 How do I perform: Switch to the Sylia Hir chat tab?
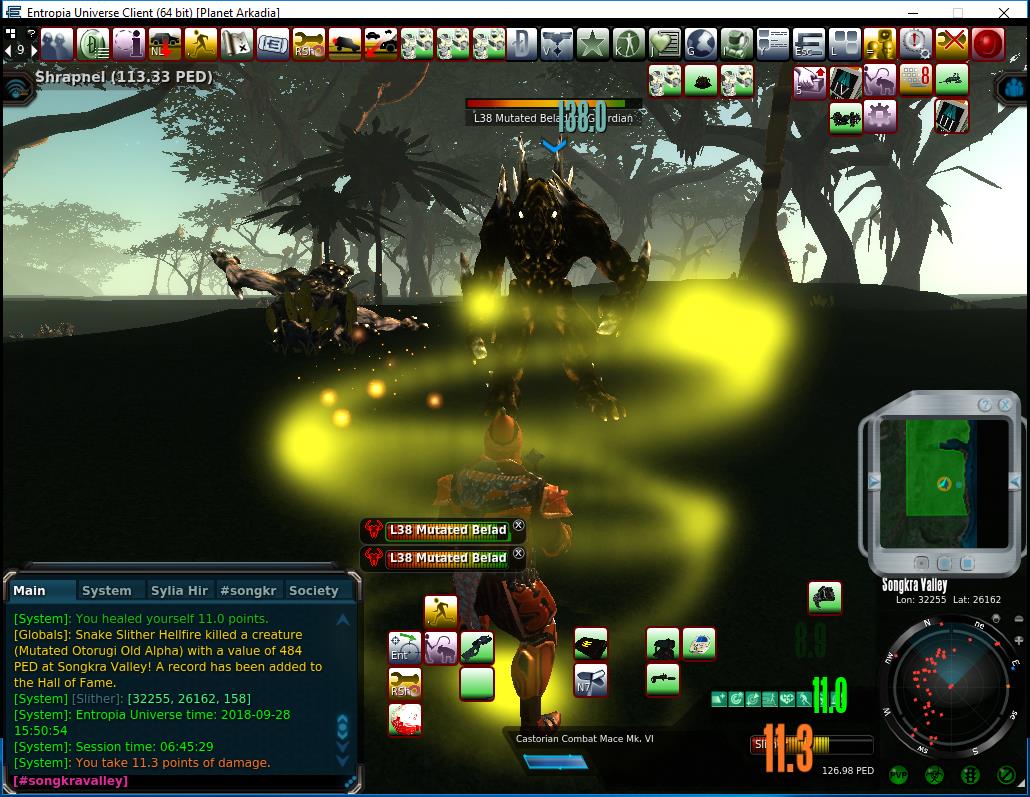point(179,590)
